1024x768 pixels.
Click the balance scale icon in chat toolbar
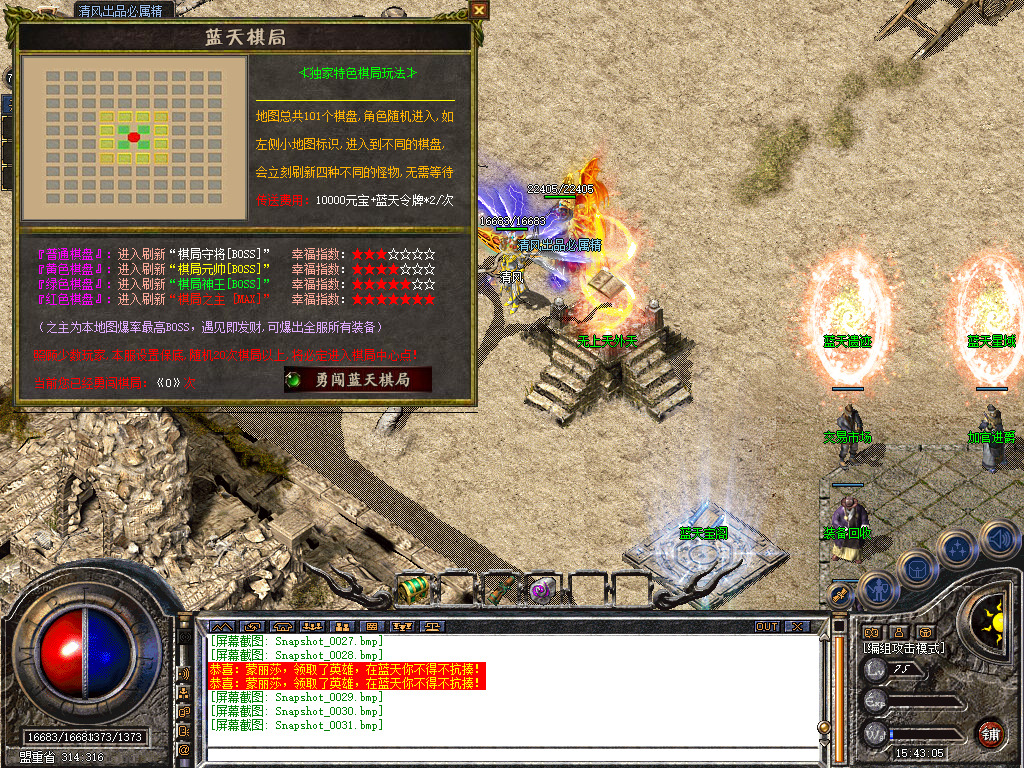(x=433, y=626)
